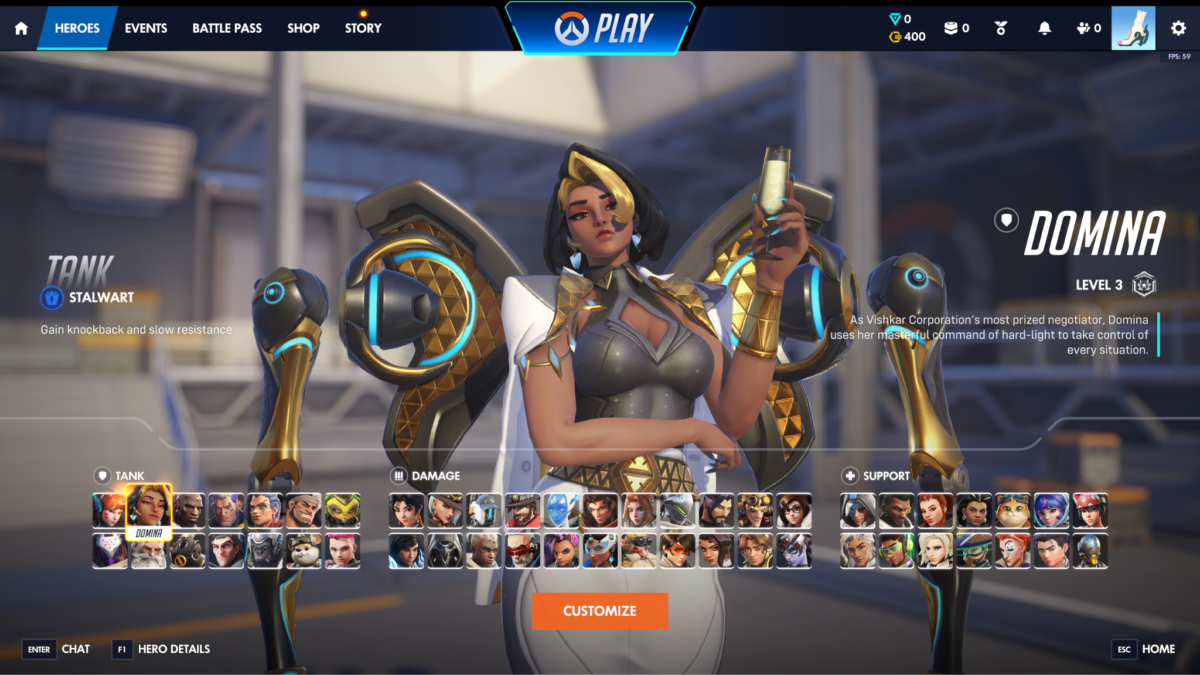Open the Play menu

point(600,27)
